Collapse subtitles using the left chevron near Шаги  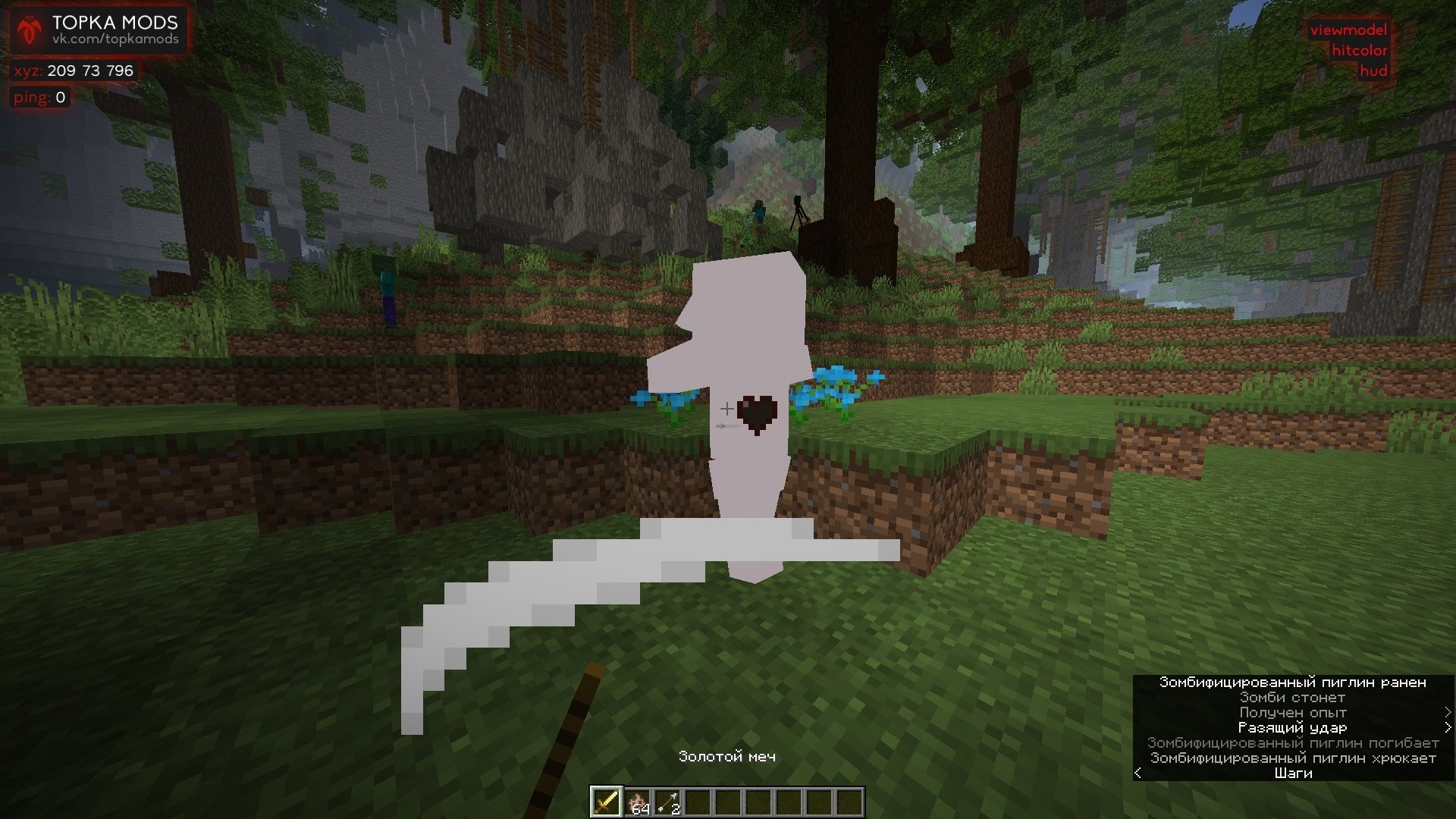(1137, 773)
